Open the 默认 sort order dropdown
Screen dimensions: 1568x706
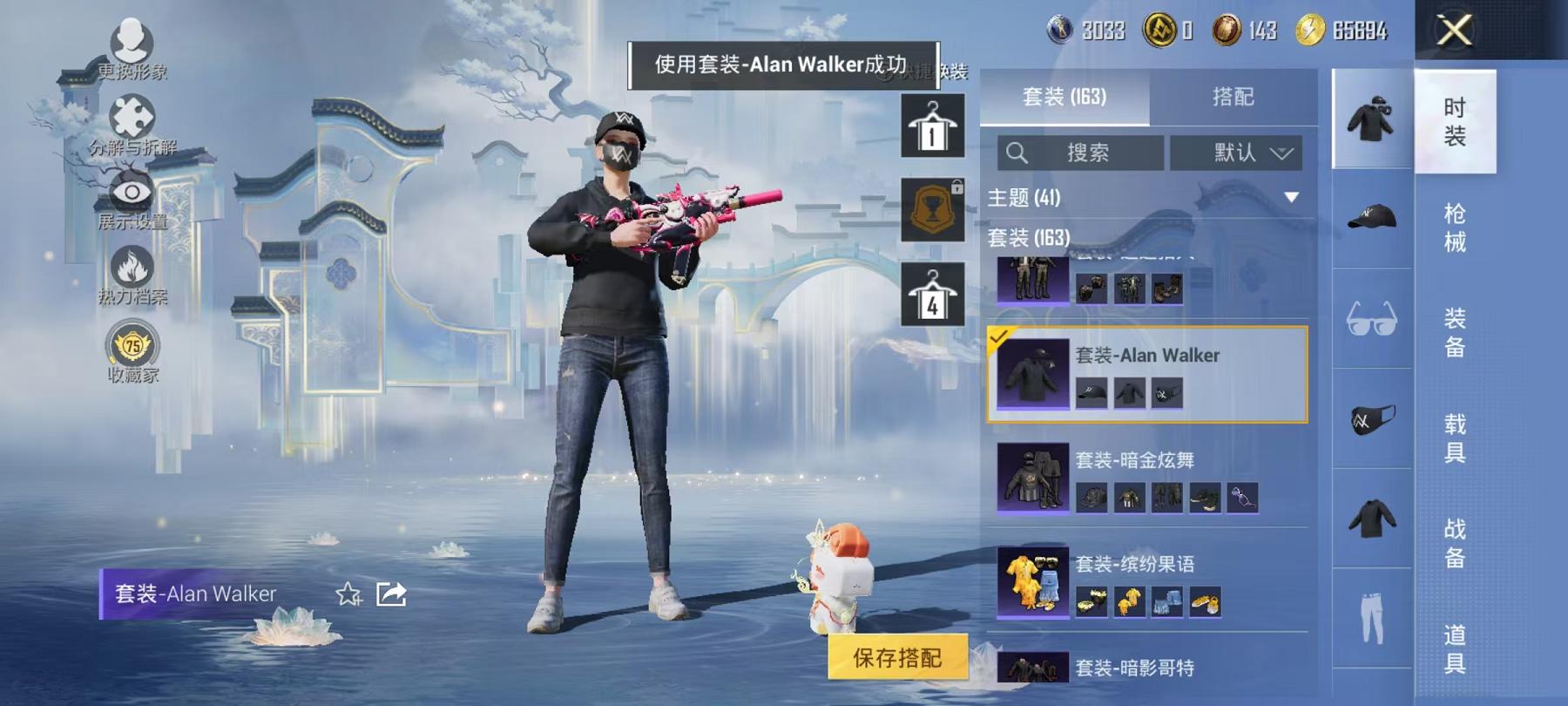pos(1236,153)
